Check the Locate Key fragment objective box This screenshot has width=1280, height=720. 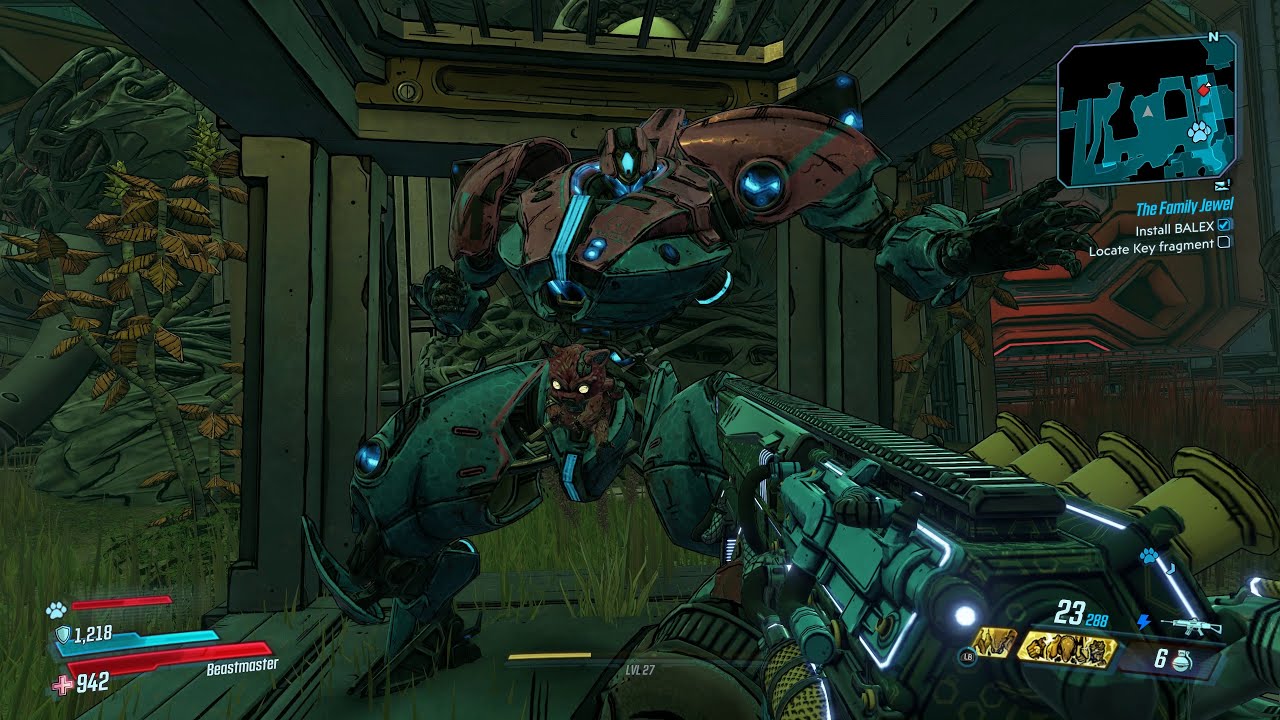click(1224, 243)
